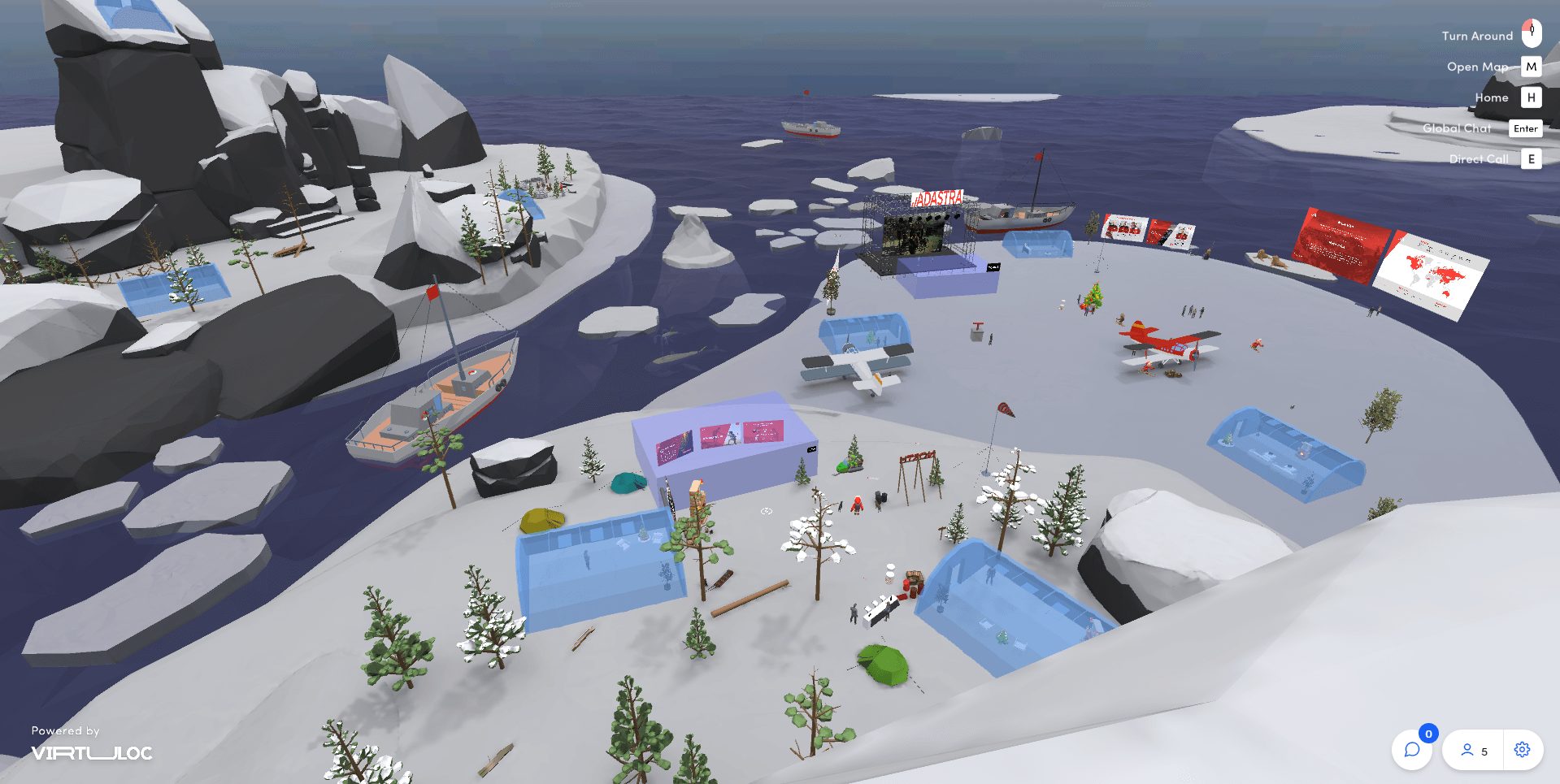
Task: Click the Direct Call E key icon
Action: coord(1531,159)
